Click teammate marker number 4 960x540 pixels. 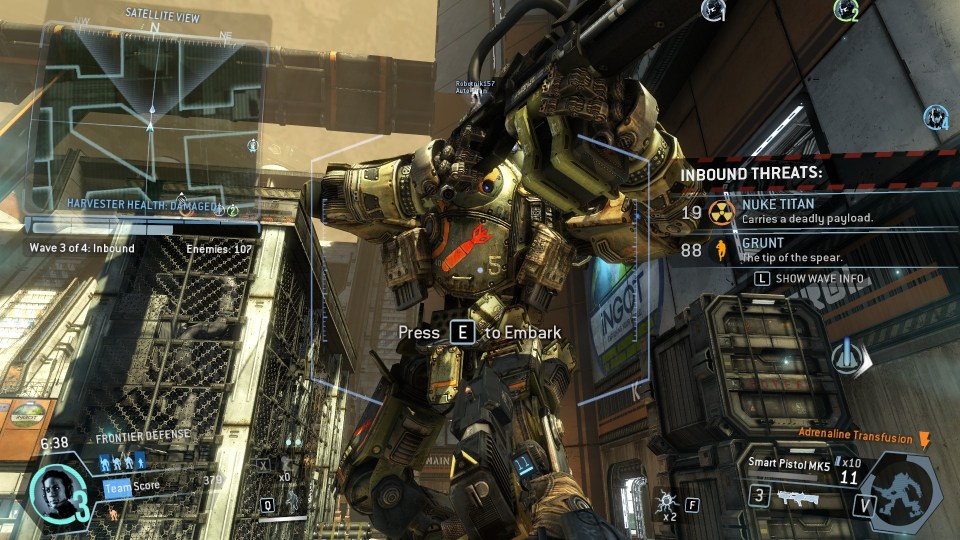(936, 117)
